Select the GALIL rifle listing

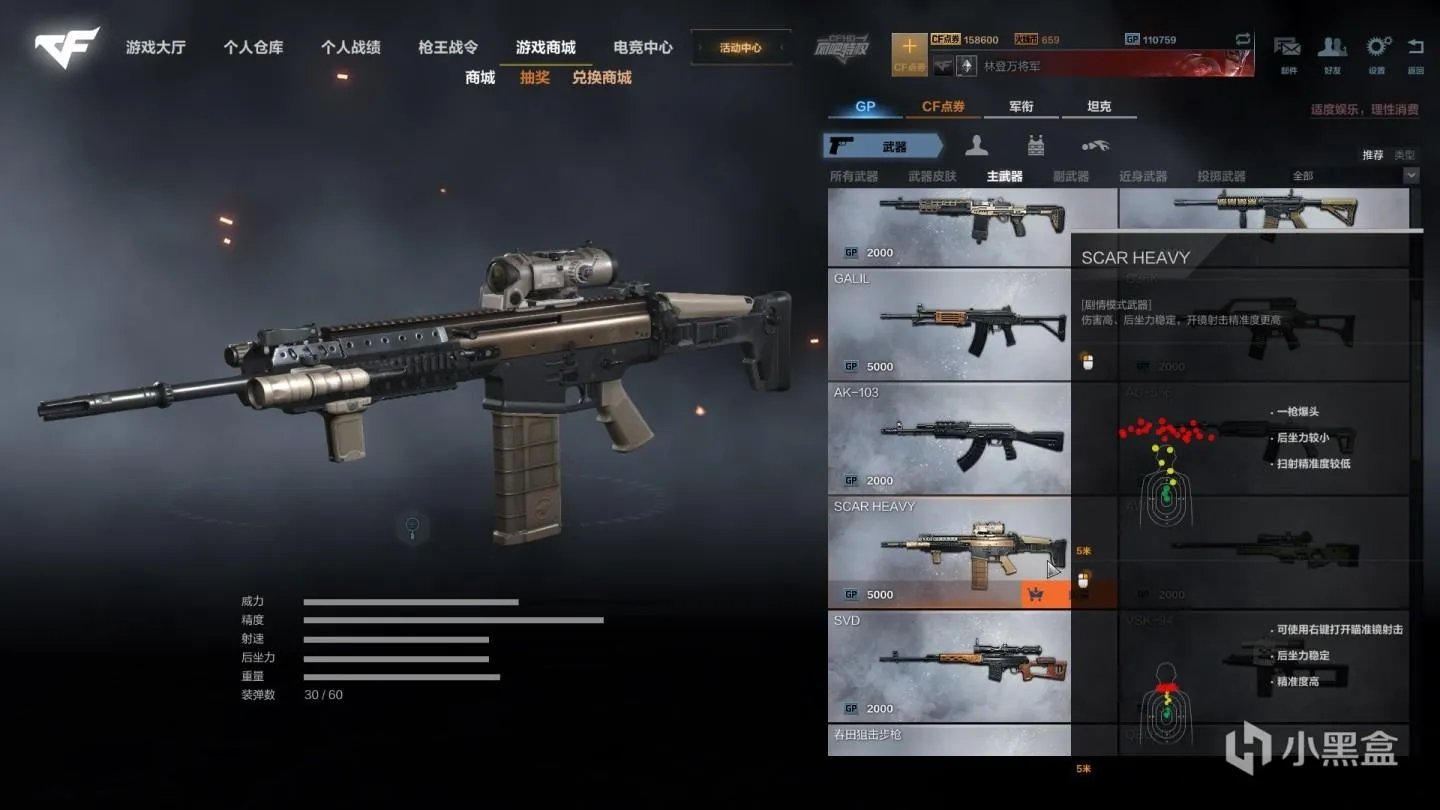[x=948, y=325]
